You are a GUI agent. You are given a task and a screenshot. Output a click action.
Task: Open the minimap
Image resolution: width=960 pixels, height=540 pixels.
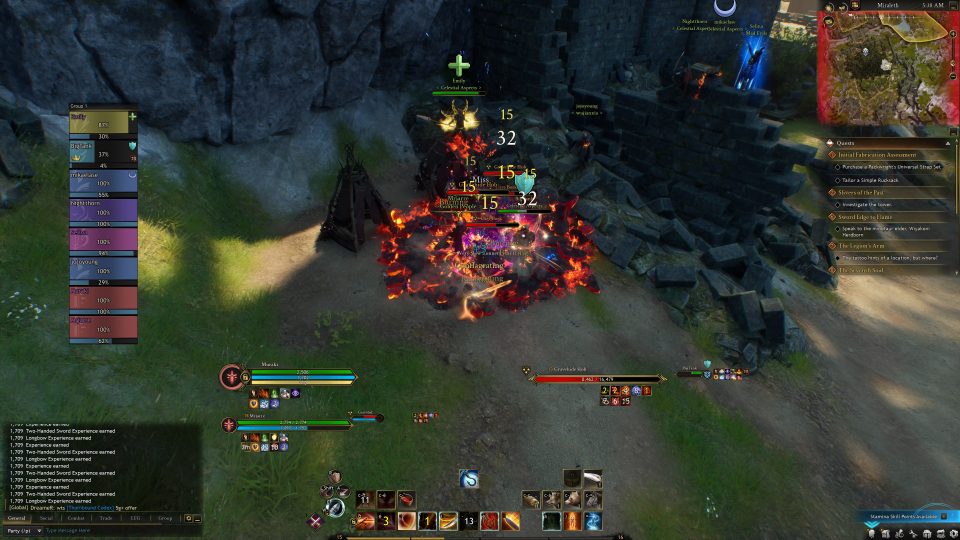(887, 68)
